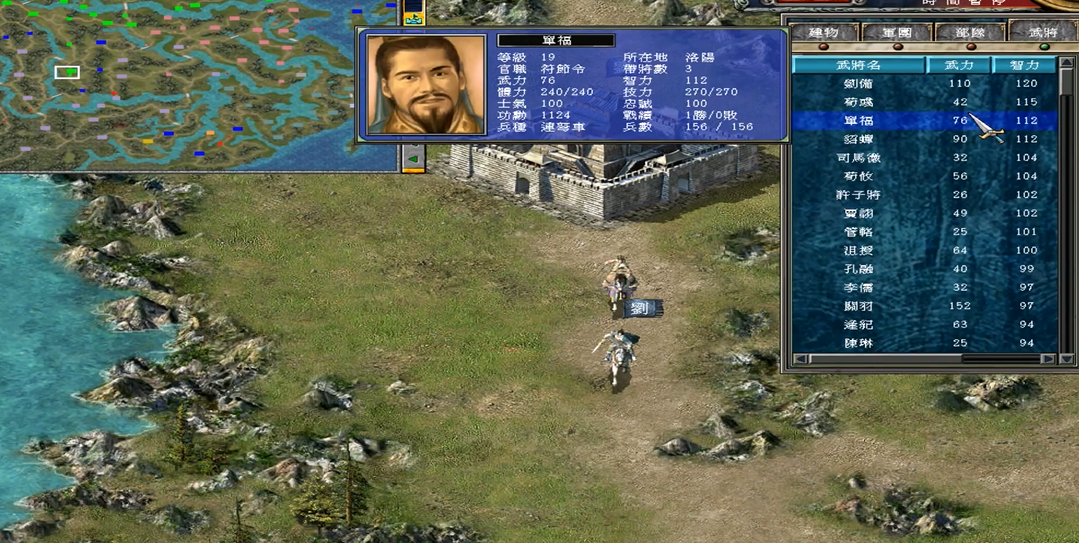This screenshot has height=543, width=1079.
Task: Pick the 司馬徽 list row
Action: point(859,158)
